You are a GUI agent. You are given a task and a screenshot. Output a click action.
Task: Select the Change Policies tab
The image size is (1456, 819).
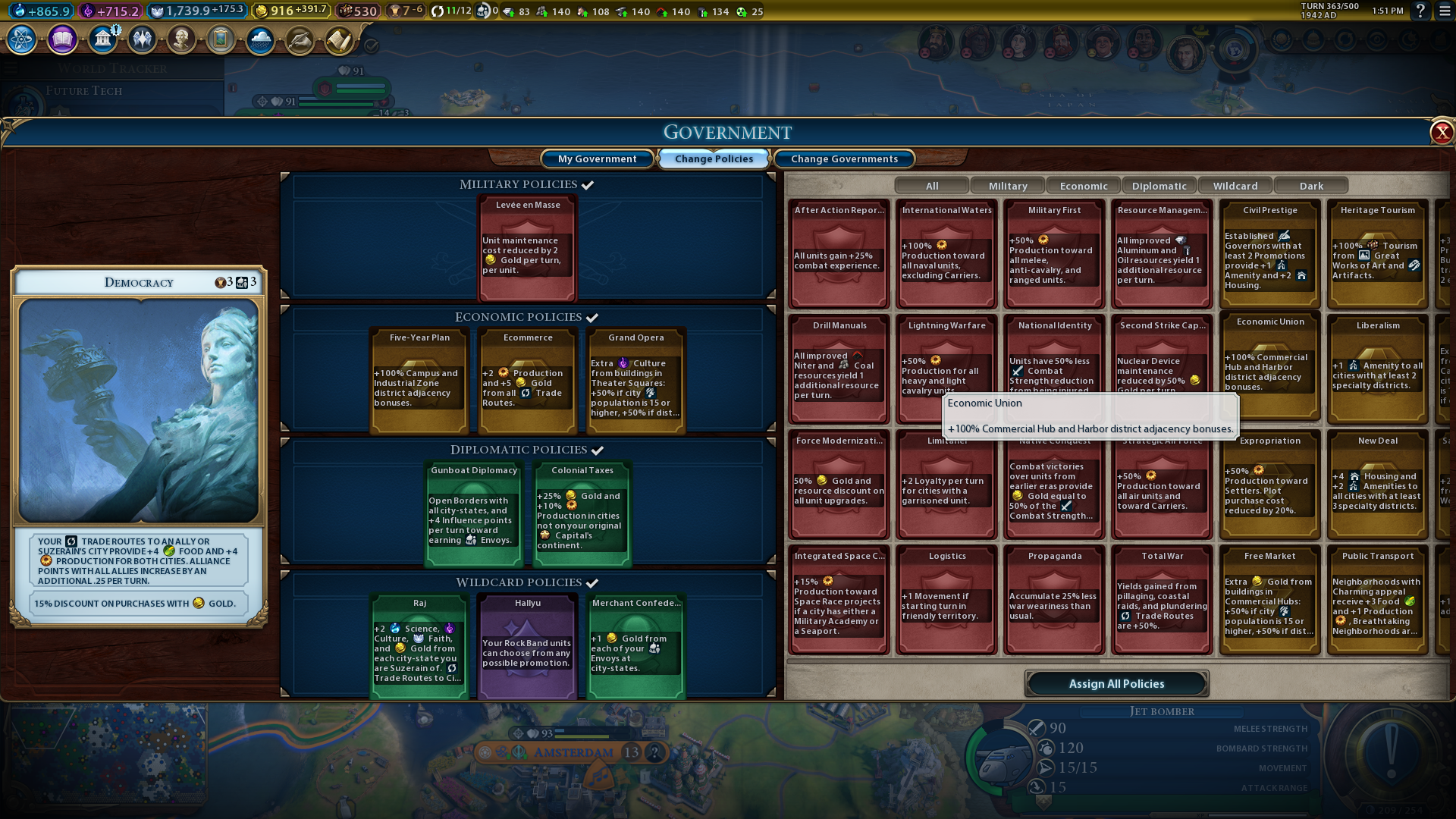click(x=714, y=158)
